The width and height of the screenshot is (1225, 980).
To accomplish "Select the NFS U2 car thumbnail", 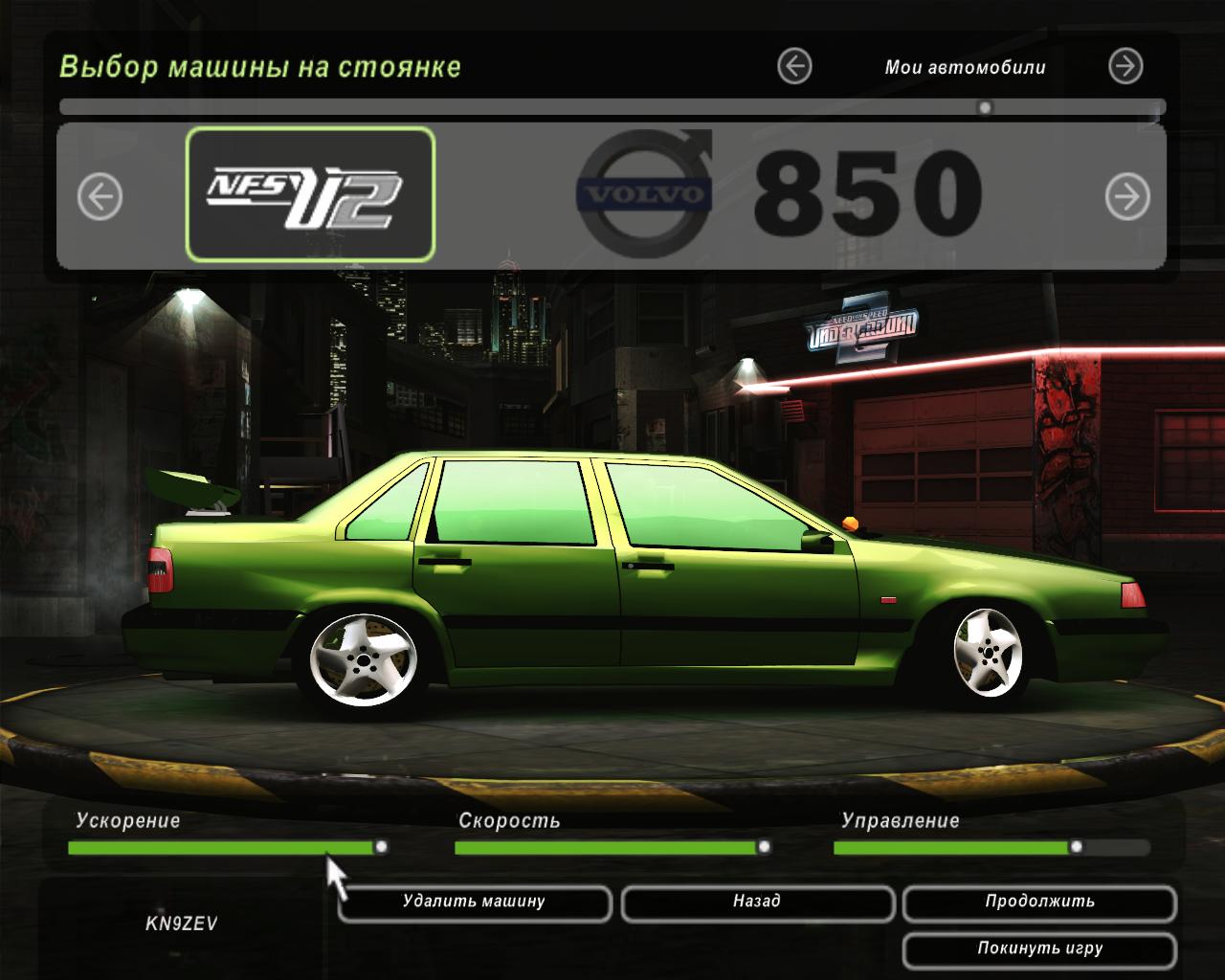I will point(310,195).
